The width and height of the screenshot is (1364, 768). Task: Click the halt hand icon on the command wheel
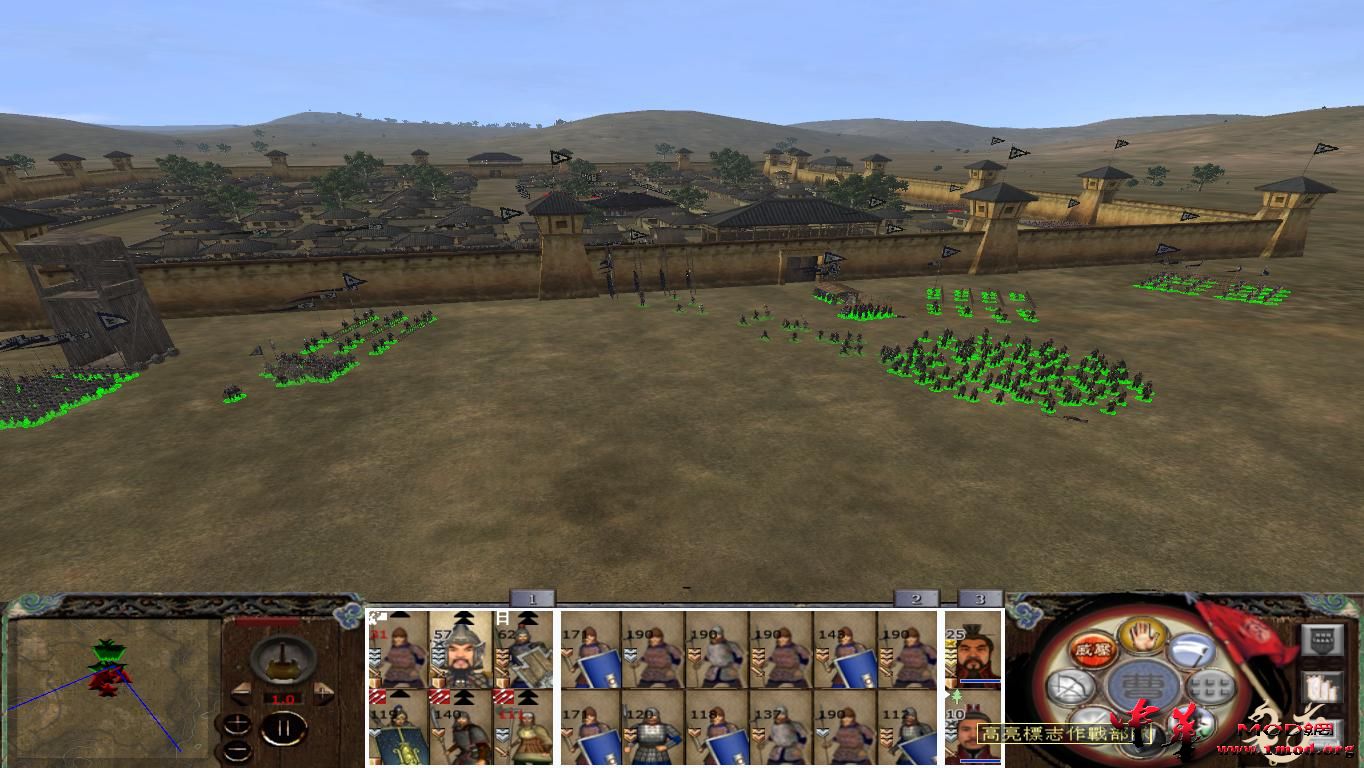(1141, 636)
